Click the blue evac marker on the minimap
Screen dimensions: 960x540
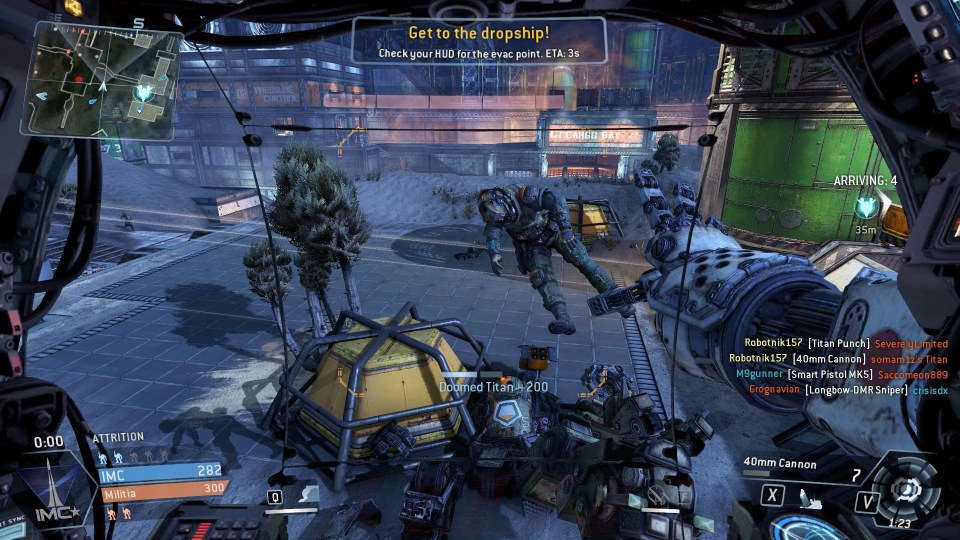[146, 91]
